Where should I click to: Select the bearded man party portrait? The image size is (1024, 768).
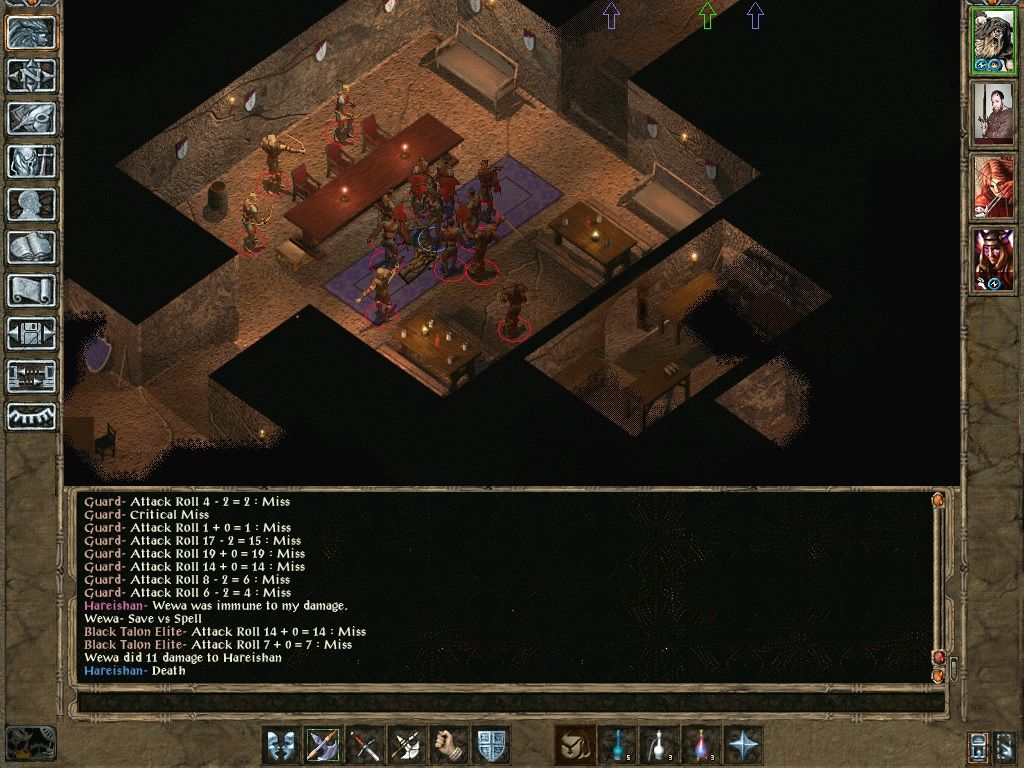pos(993,113)
